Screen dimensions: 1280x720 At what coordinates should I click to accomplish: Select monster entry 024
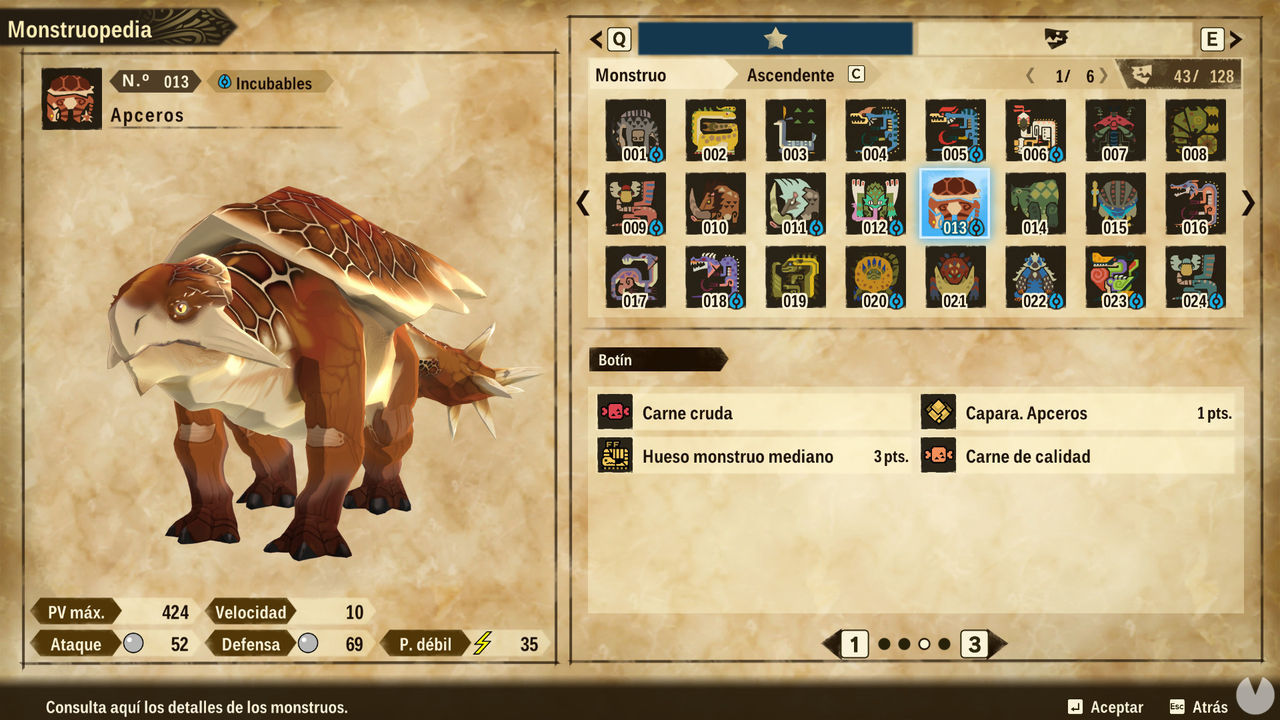click(1195, 275)
